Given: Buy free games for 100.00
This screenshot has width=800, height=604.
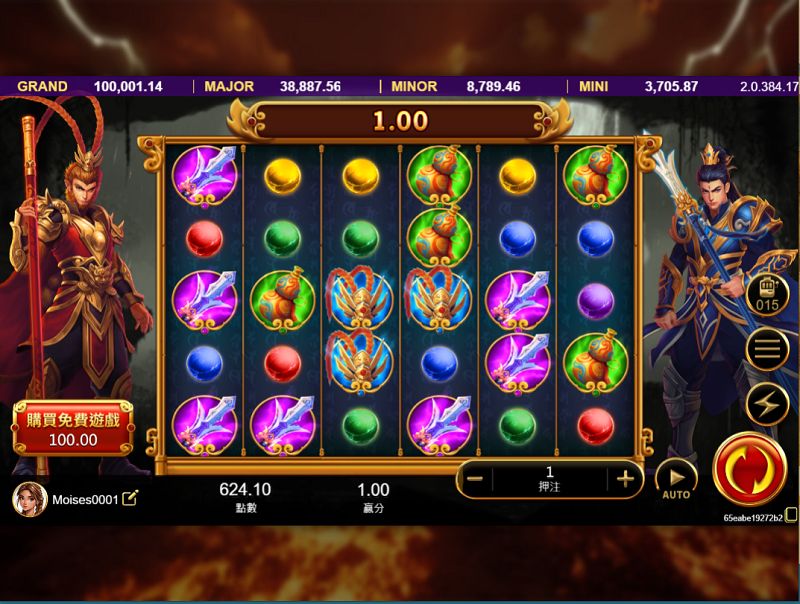Looking at the screenshot, I should pyautogui.click(x=73, y=428).
